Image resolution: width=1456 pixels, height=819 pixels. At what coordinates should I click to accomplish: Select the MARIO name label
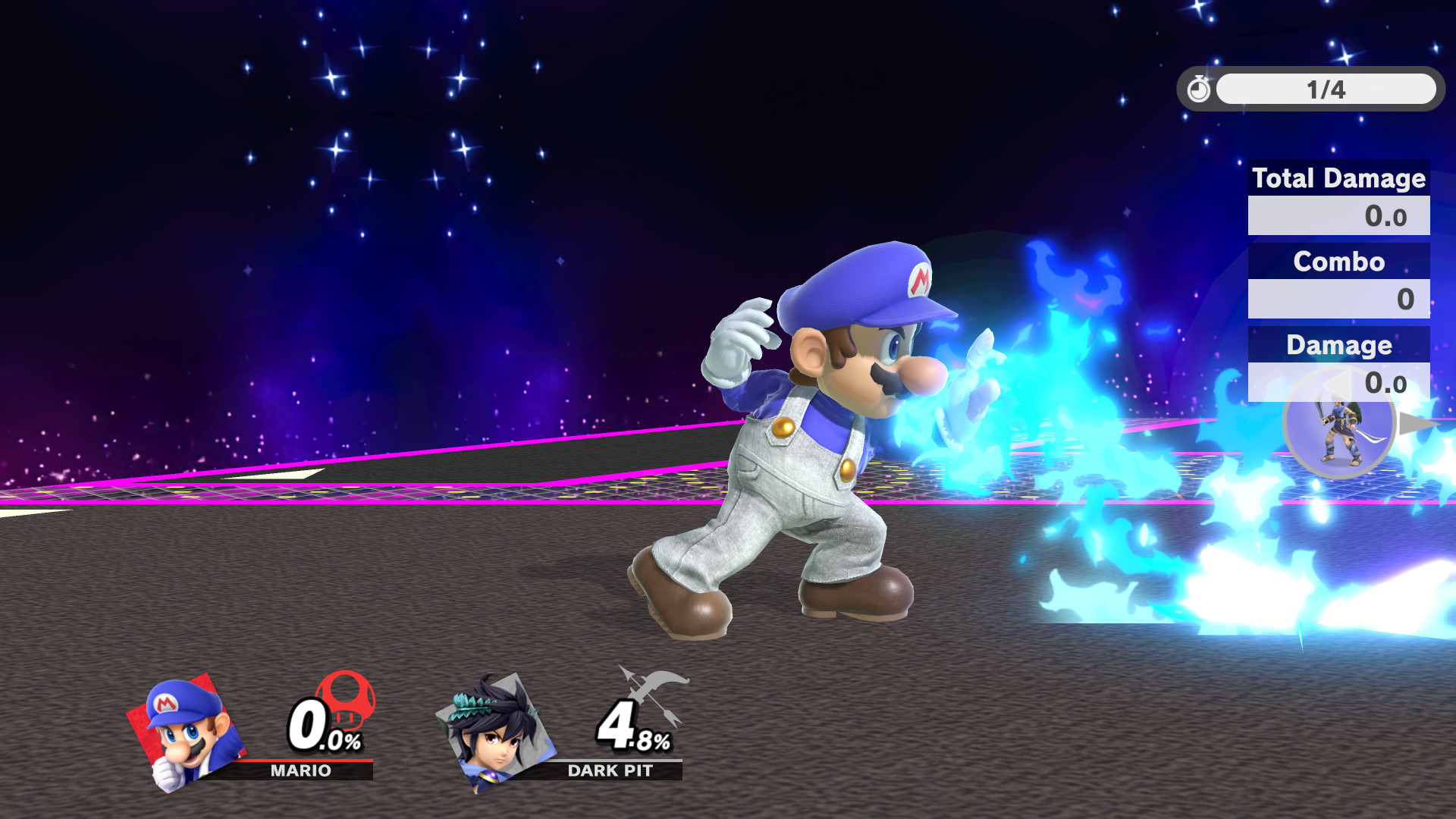[299, 770]
